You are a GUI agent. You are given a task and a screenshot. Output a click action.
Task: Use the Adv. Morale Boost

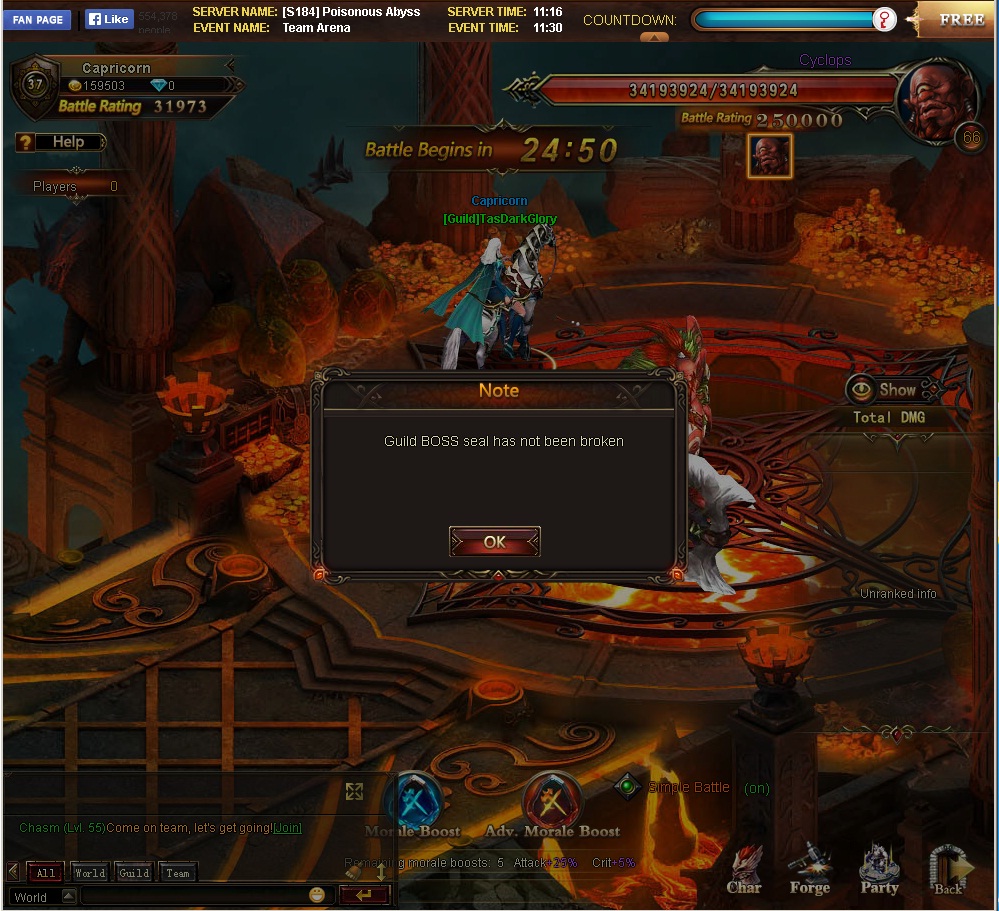[552, 801]
